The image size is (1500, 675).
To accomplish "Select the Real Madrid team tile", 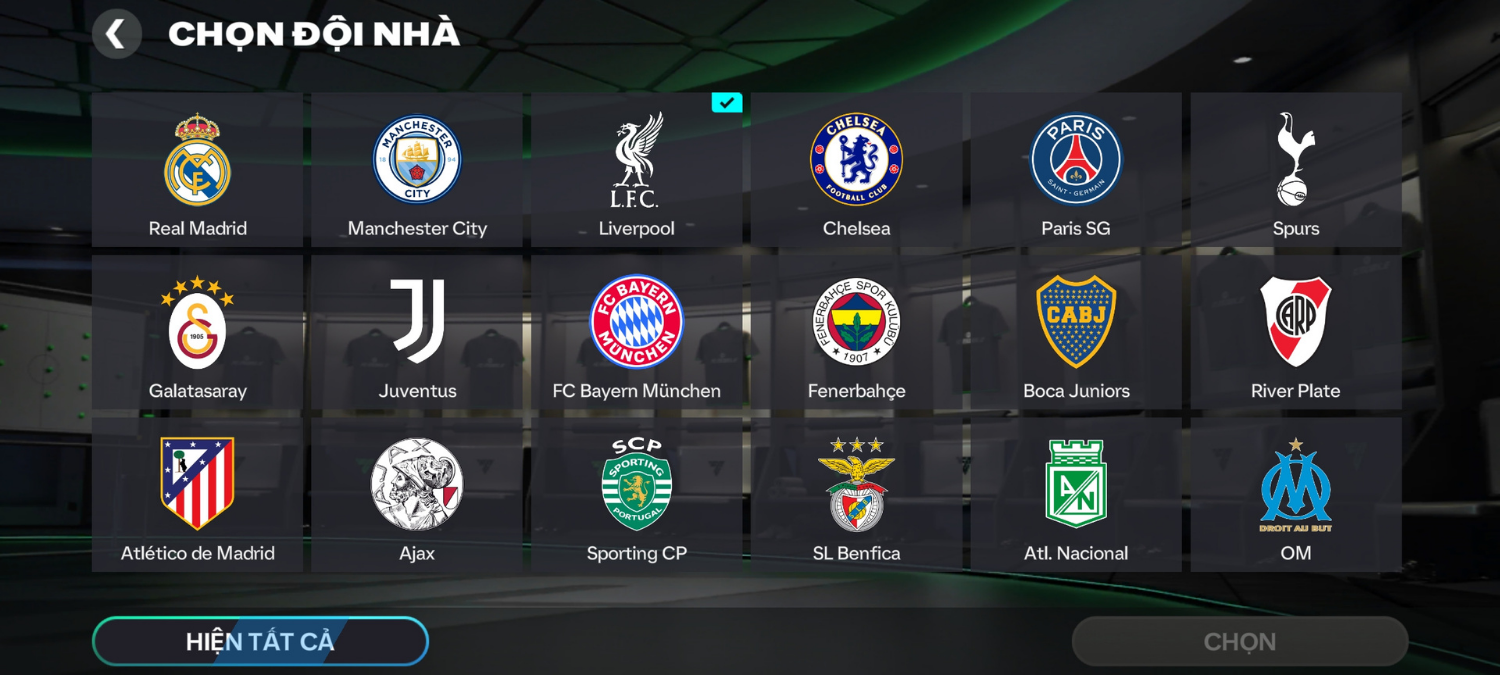I will [197, 170].
